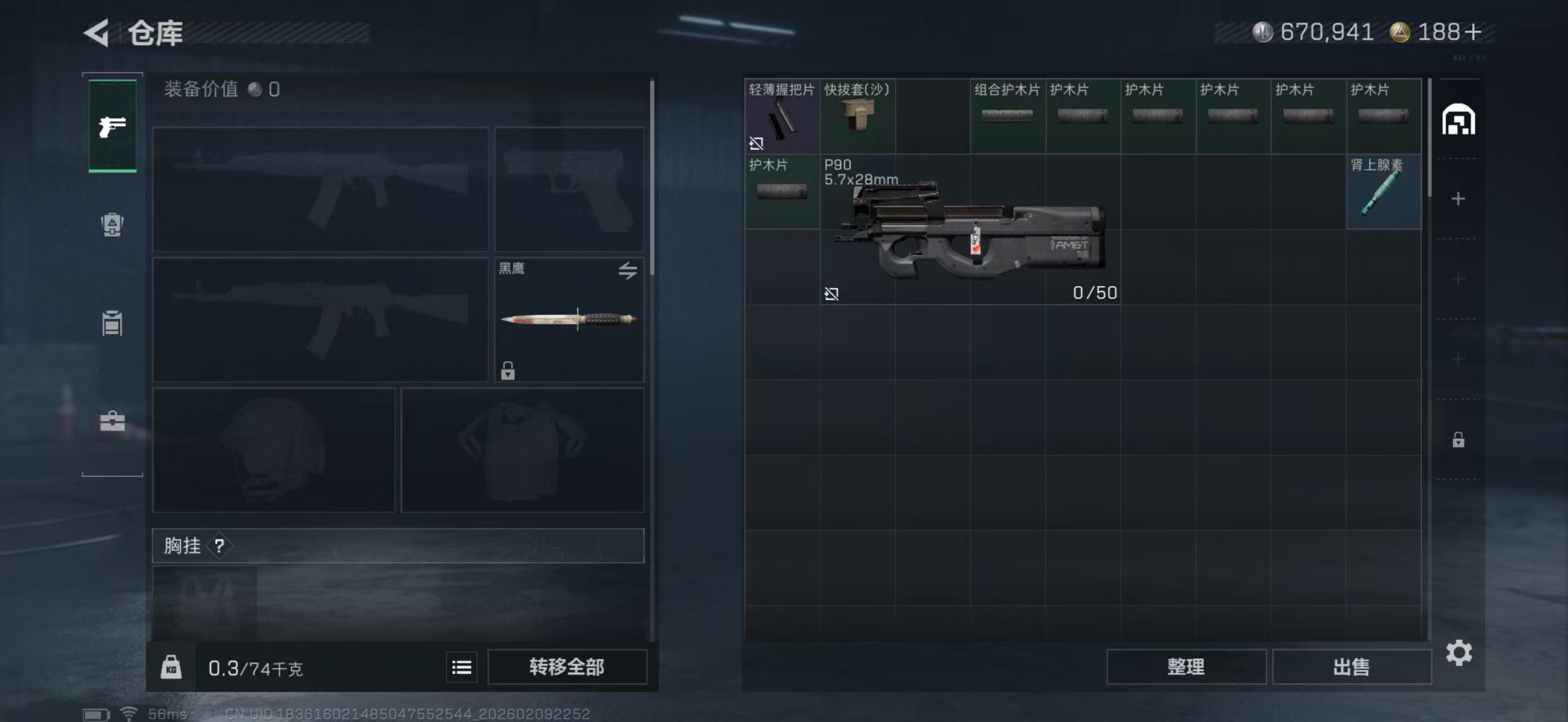
Task: Click the 转移全部 button
Action: 567,667
